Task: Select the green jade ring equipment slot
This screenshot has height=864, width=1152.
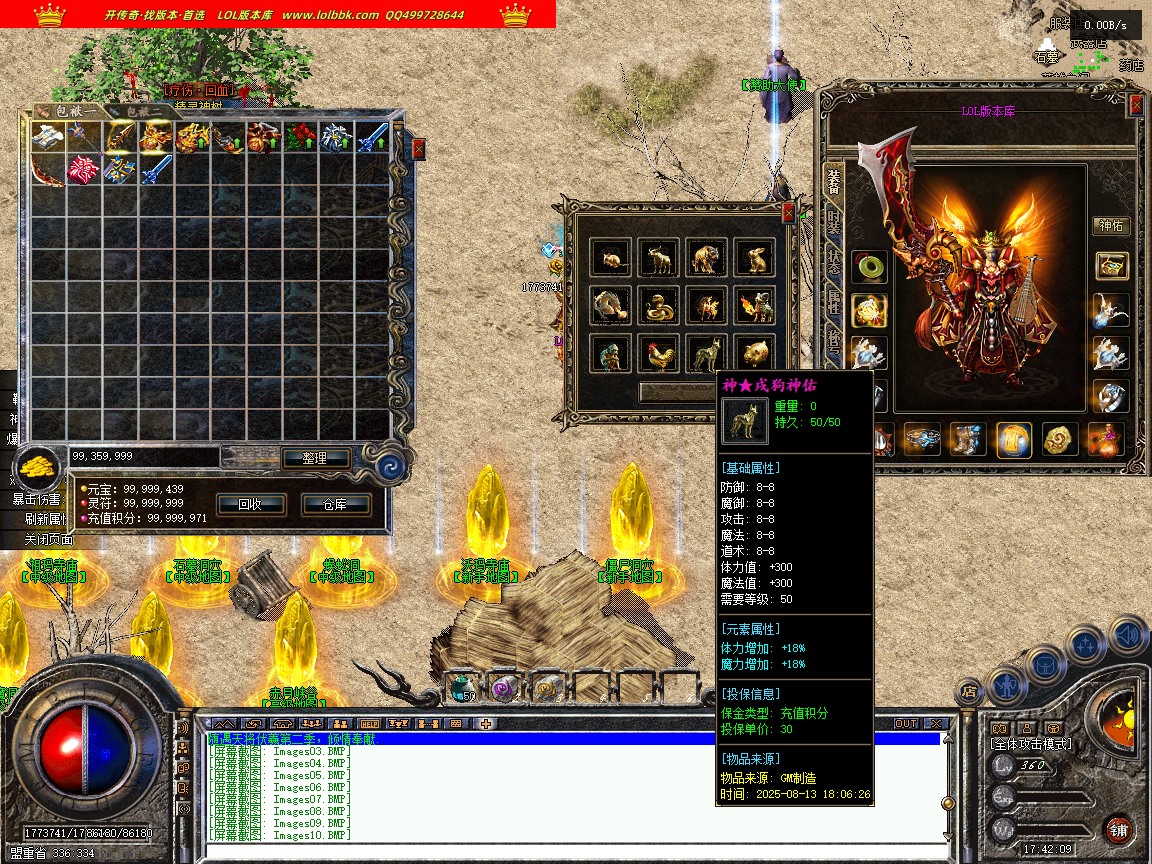Action: (868, 267)
